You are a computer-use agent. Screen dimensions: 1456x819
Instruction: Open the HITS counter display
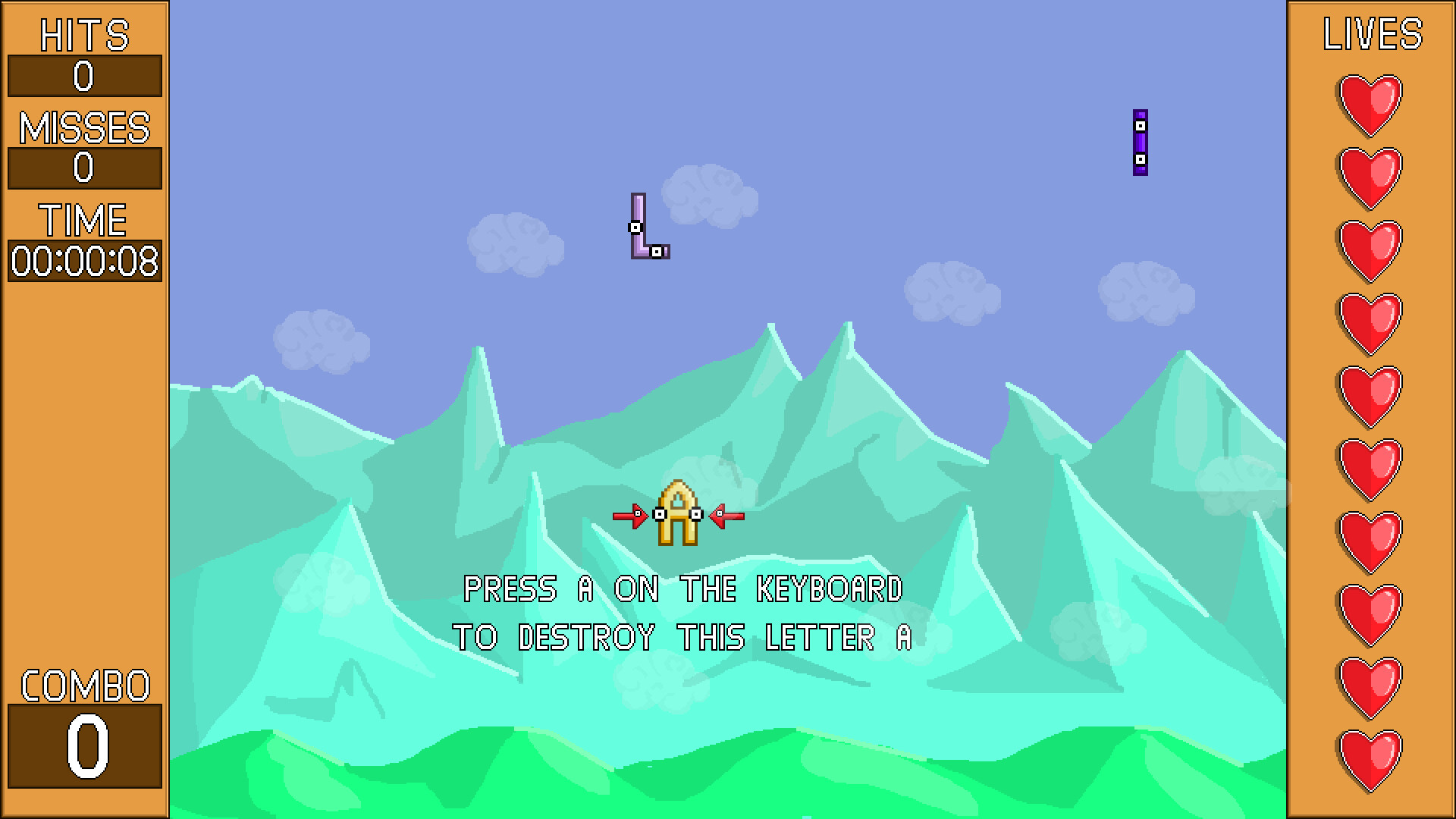83,75
